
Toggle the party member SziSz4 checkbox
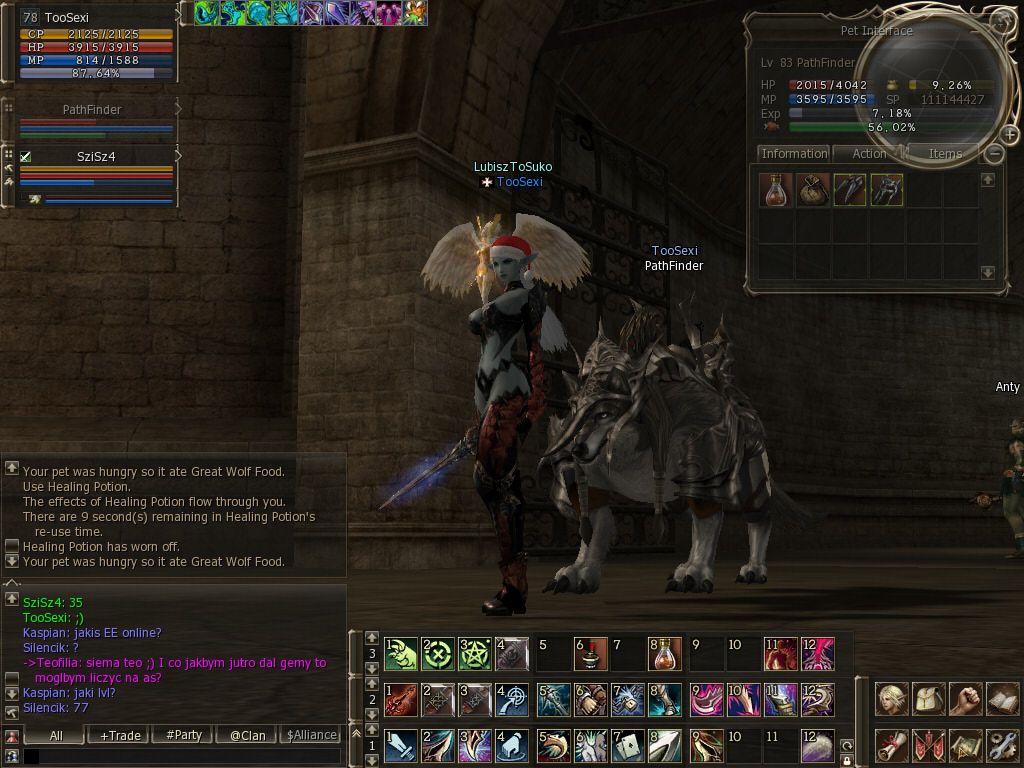pos(26,157)
